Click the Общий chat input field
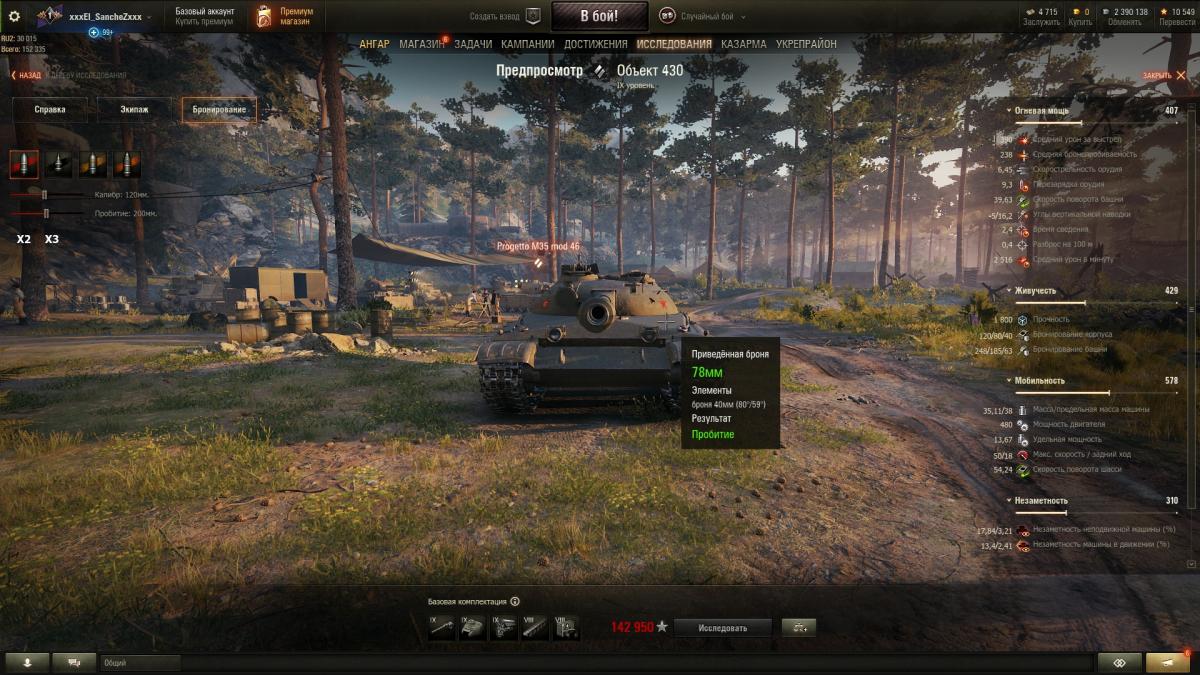The height and width of the screenshot is (675, 1200). (140, 662)
